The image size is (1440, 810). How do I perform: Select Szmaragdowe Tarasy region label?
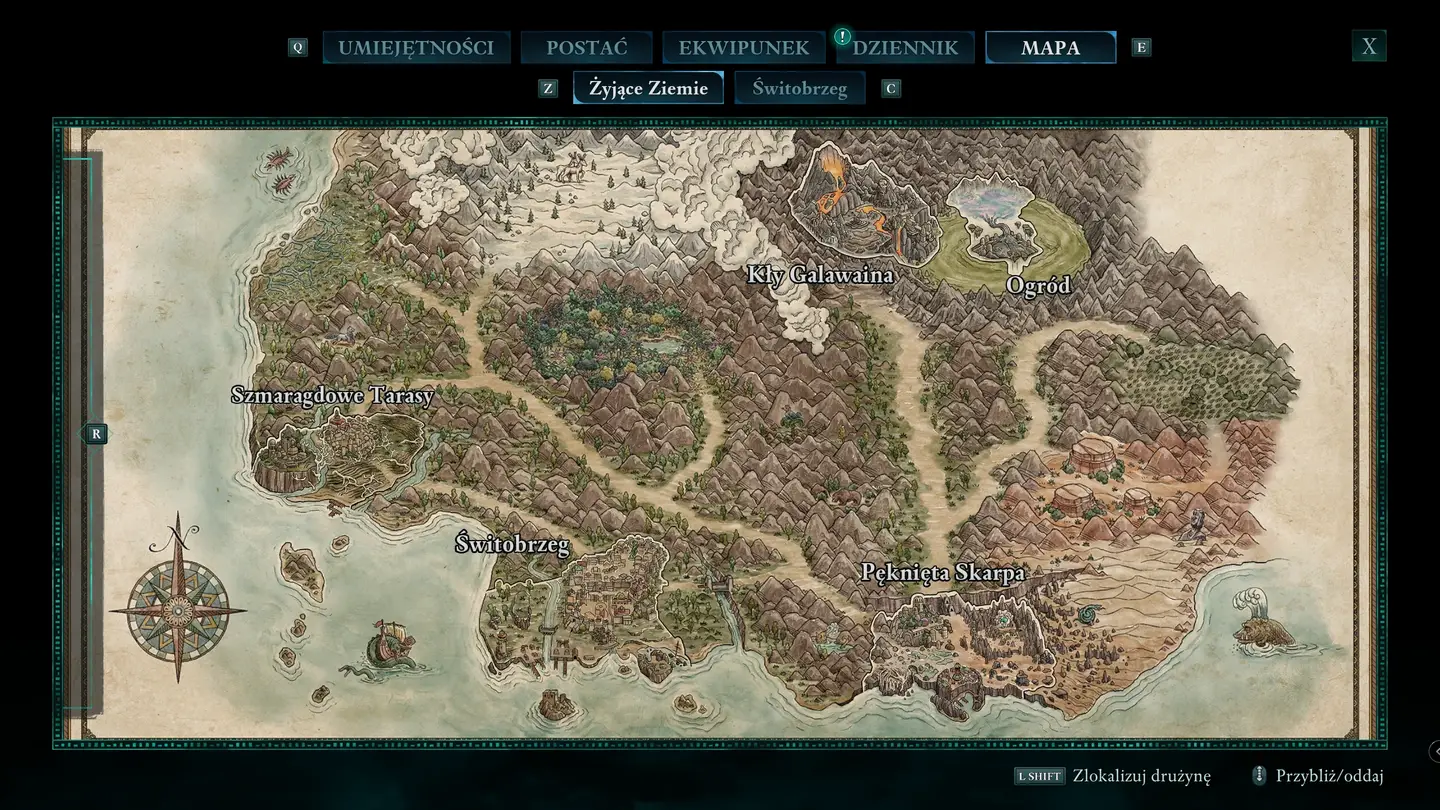coord(332,395)
